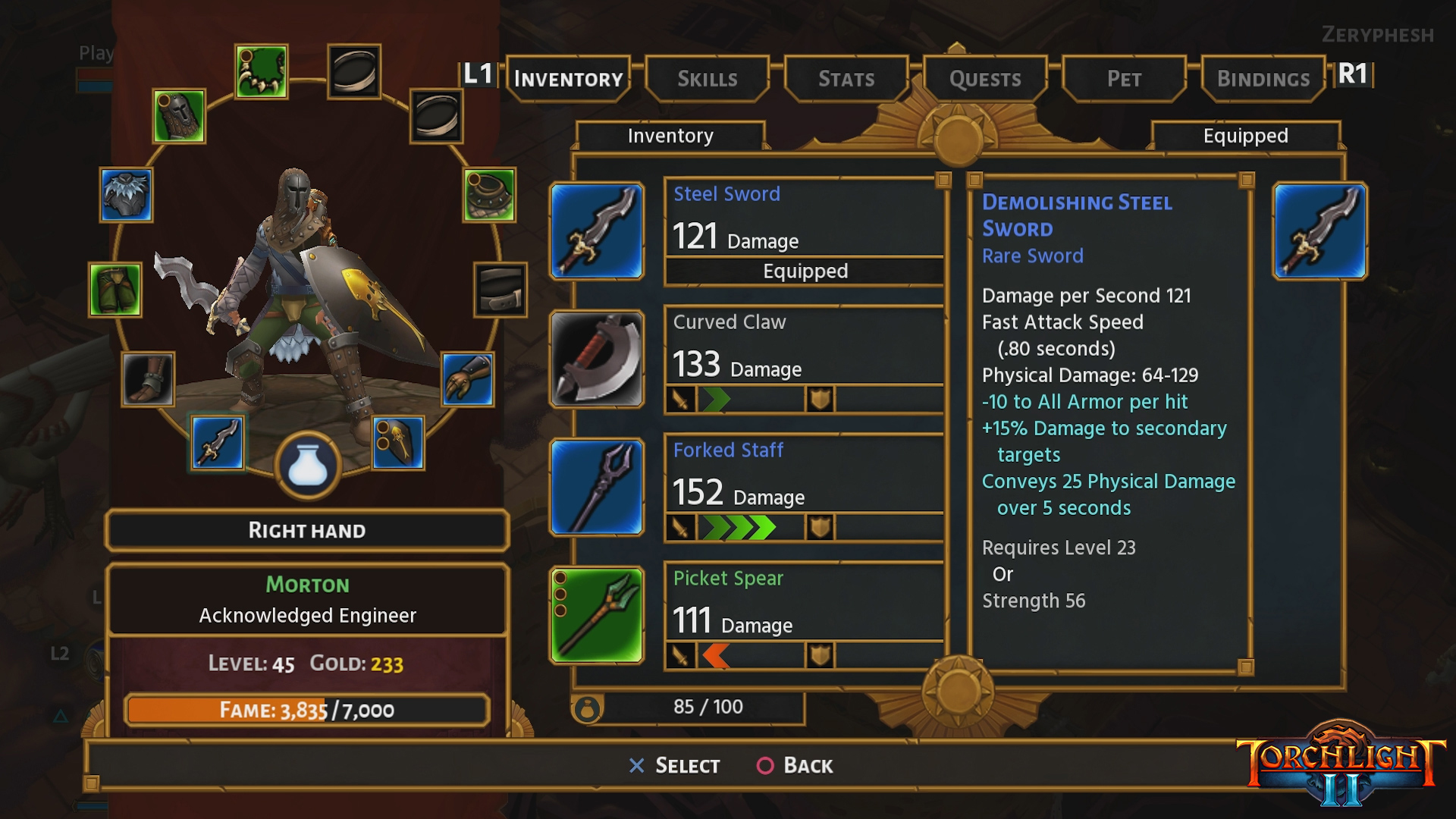Select the shield equipment slot
The height and width of the screenshot is (819, 1456).
tap(398, 443)
